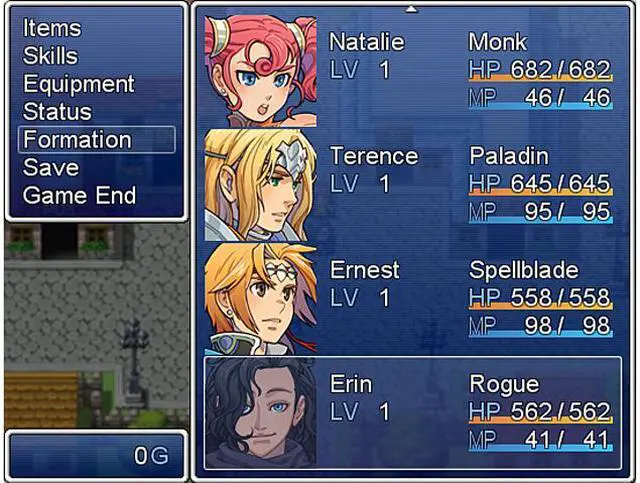Screen dimensions: 640x483
Task: Show the Status screen
Action: [x=57, y=112]
